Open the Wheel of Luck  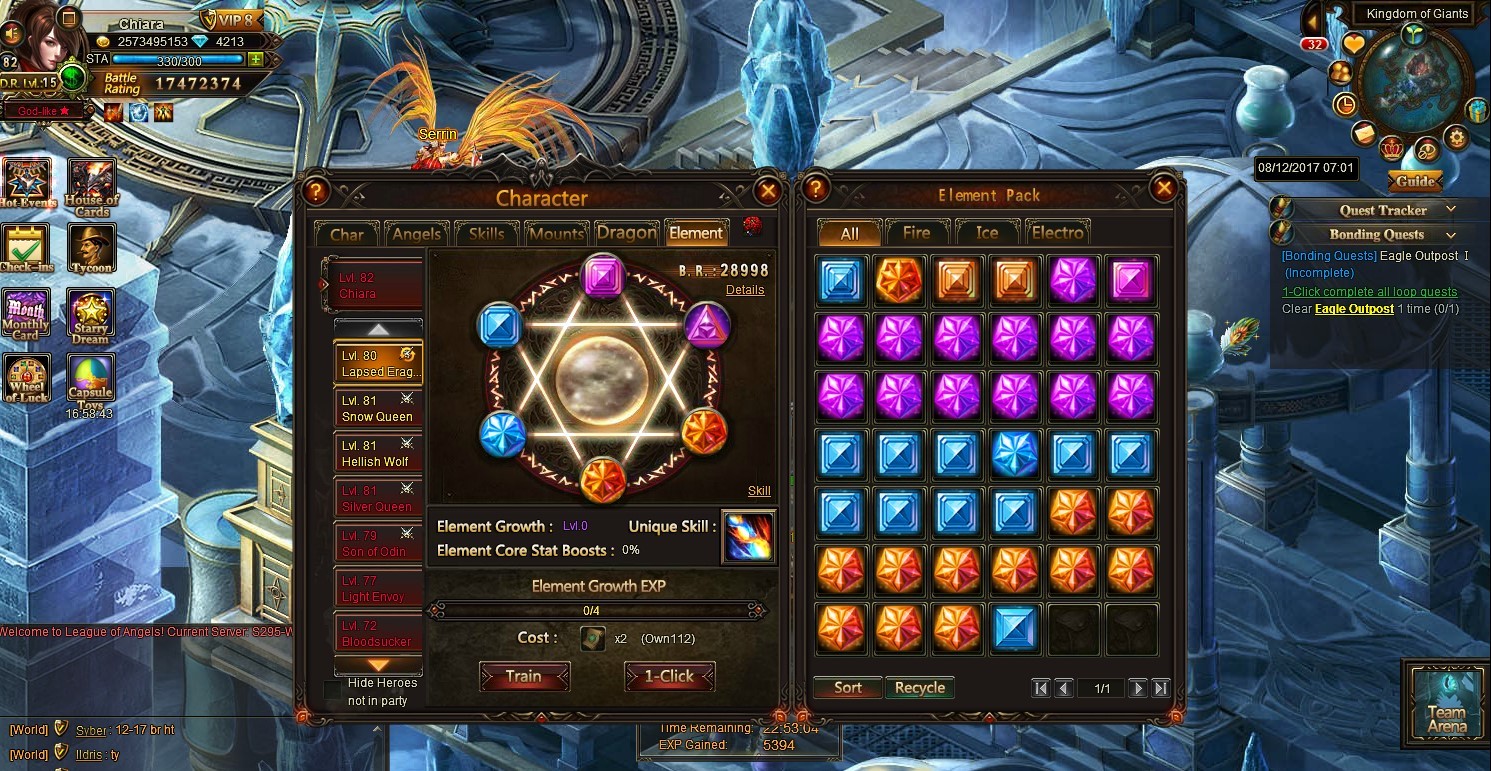click(27, 378)
